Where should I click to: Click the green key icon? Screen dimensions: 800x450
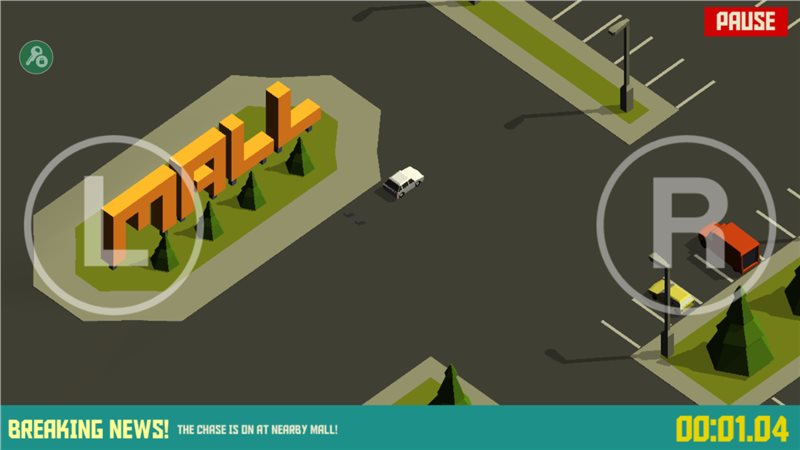37,57
